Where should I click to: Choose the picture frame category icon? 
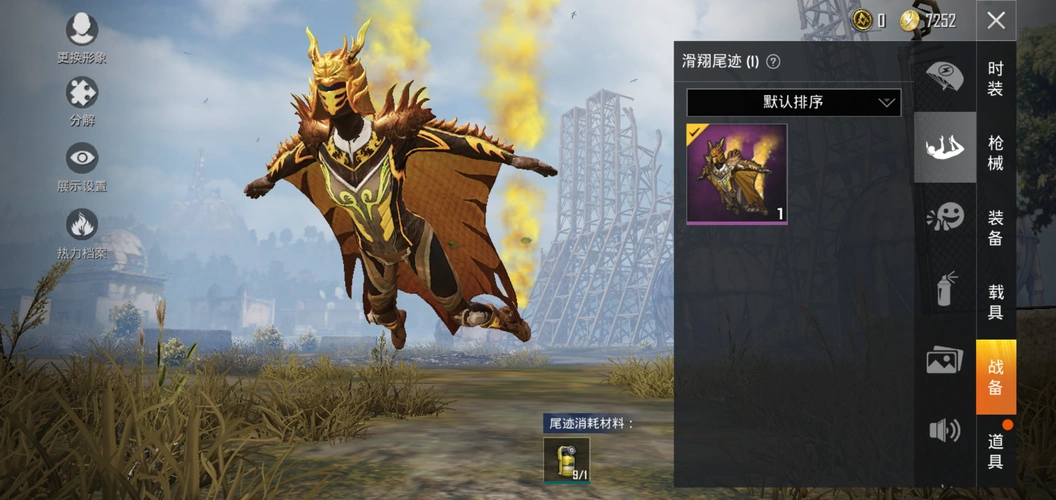click(945, 360)
